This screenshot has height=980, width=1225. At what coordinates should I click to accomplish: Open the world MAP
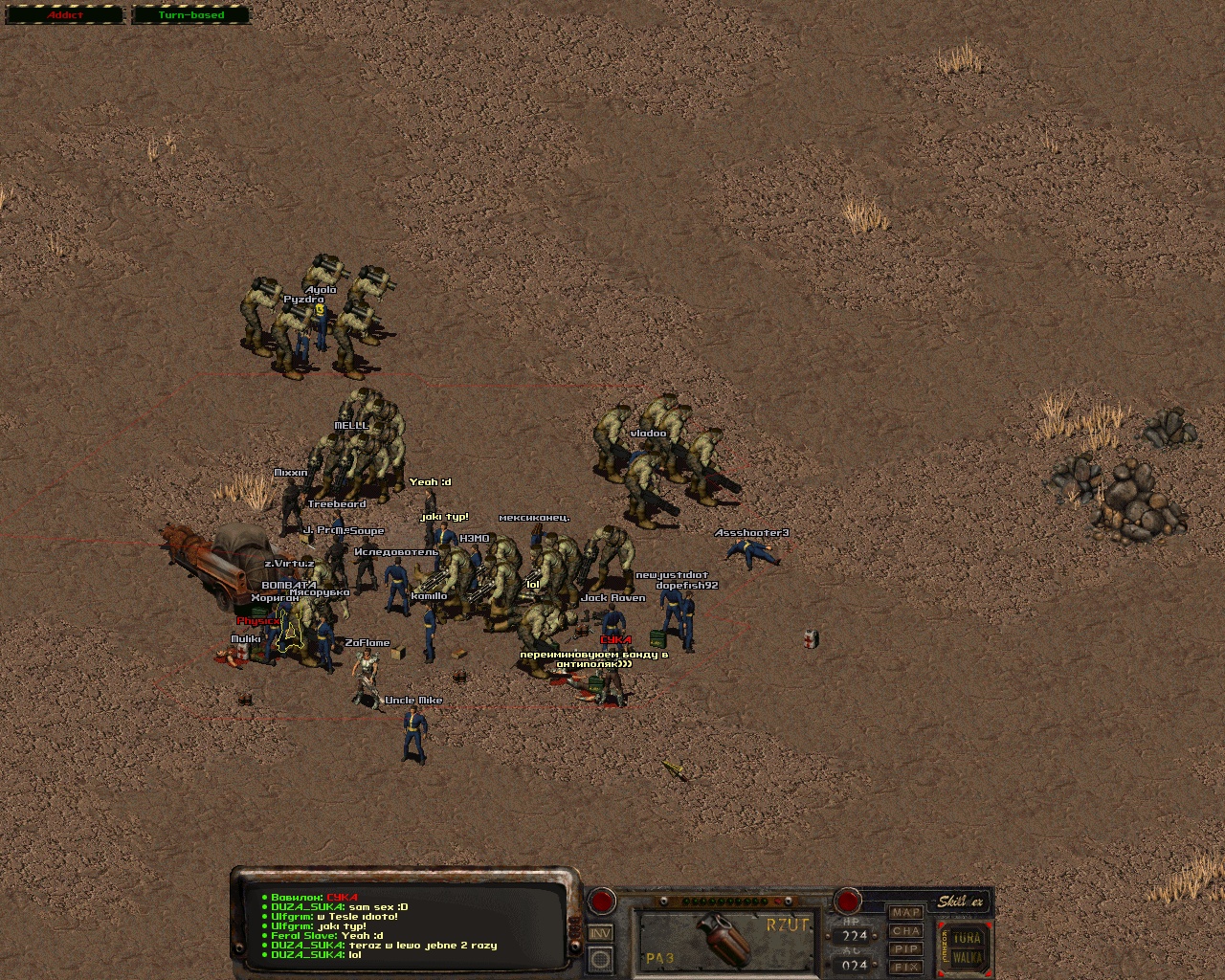point(905,912)
